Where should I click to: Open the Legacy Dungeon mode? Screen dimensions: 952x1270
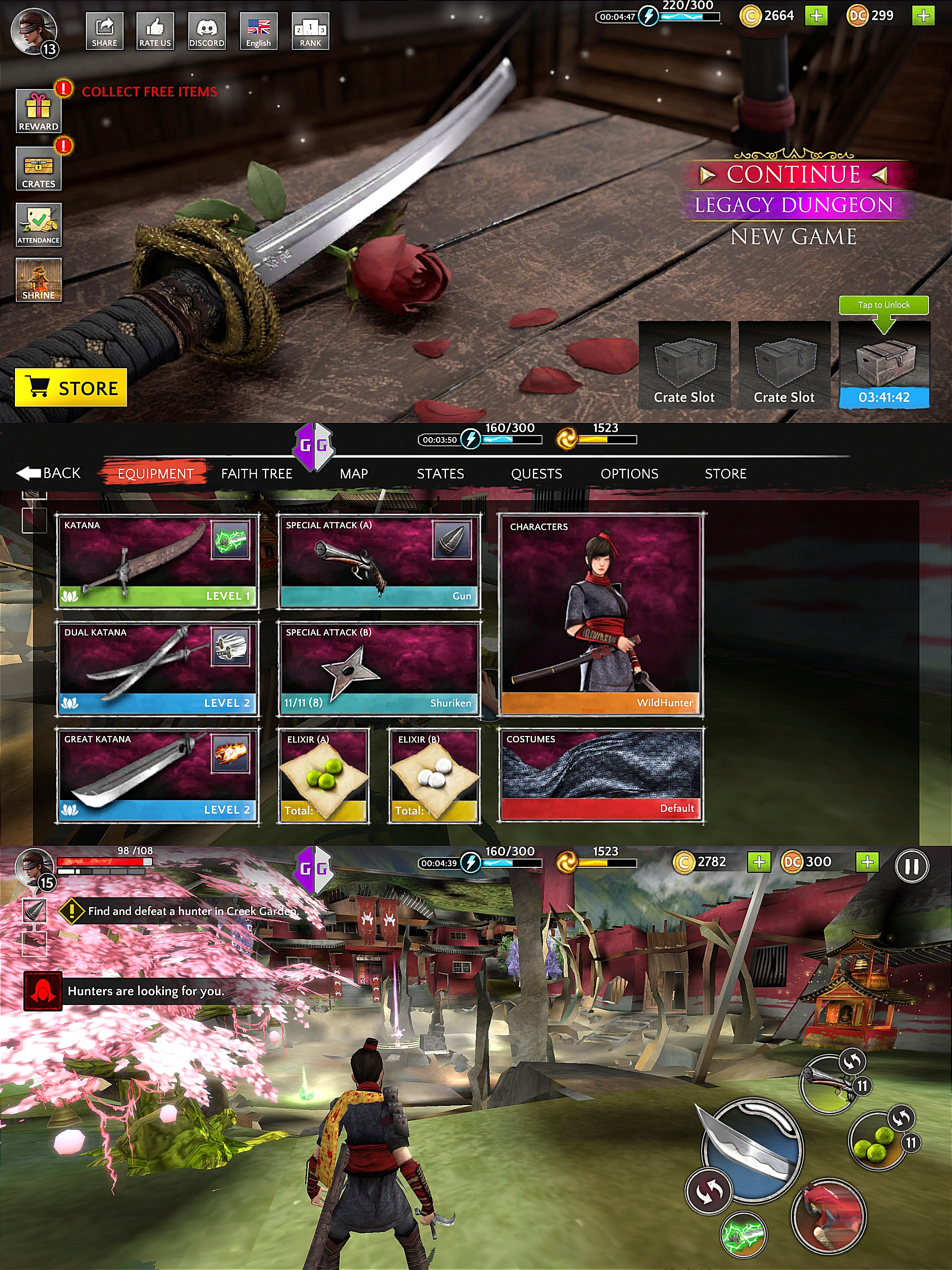coord(793,205)
